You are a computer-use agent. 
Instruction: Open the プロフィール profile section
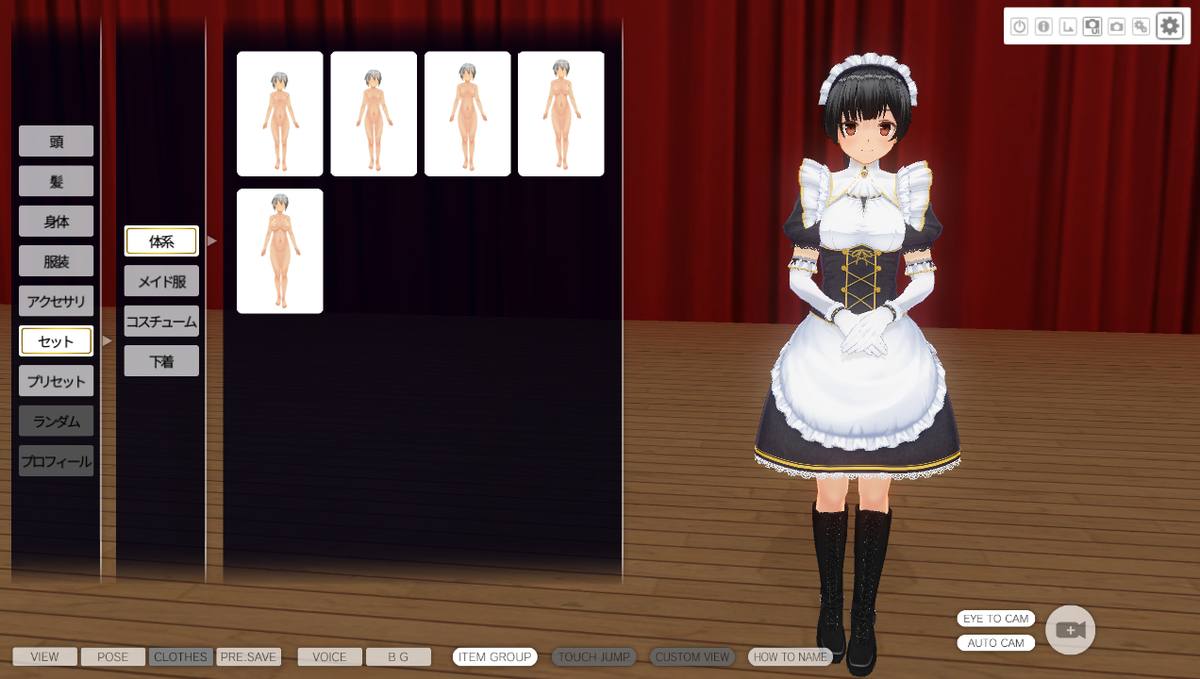56,461
